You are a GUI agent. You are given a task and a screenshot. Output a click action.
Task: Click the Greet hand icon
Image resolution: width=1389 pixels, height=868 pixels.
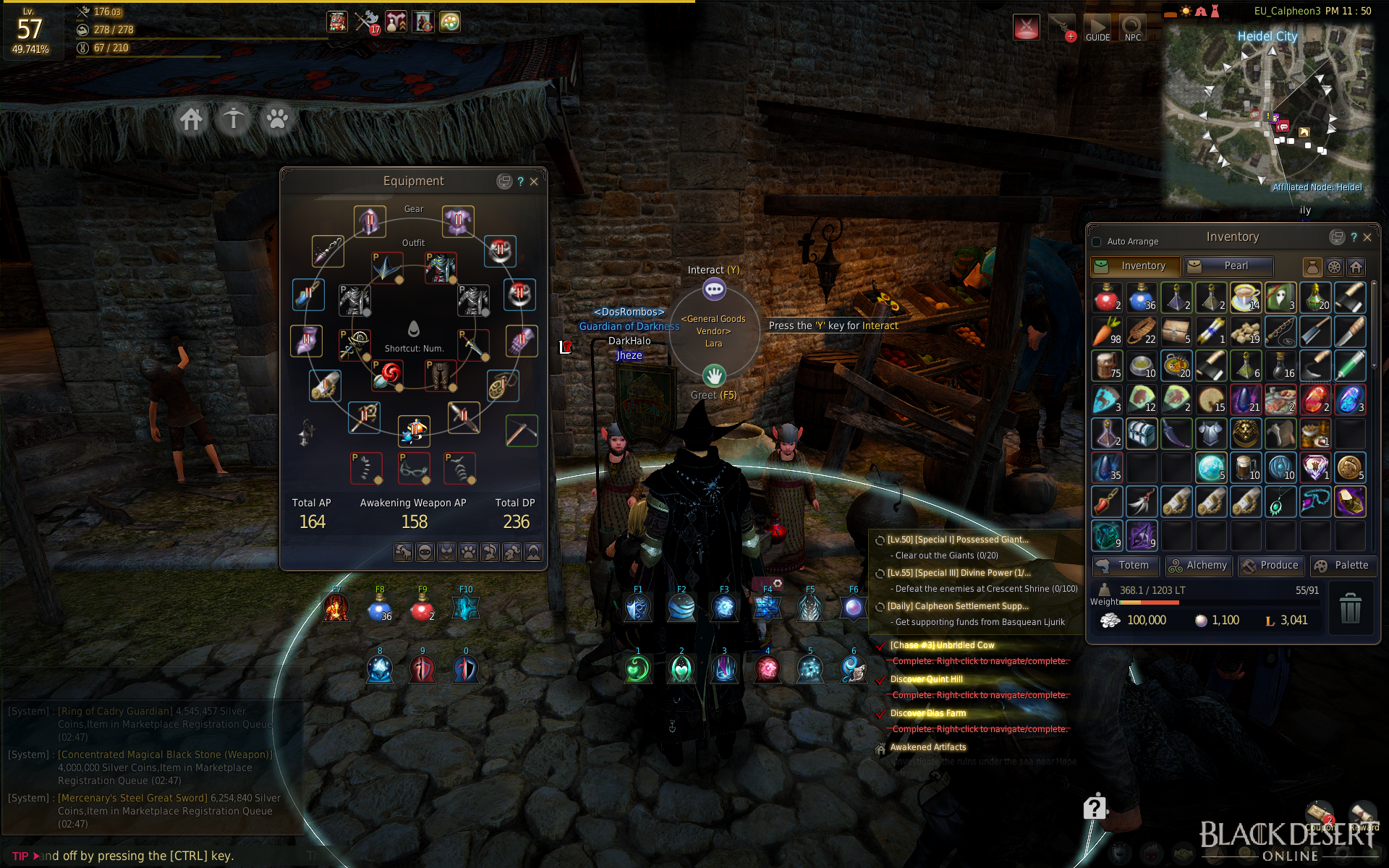(x=714, y=375)
